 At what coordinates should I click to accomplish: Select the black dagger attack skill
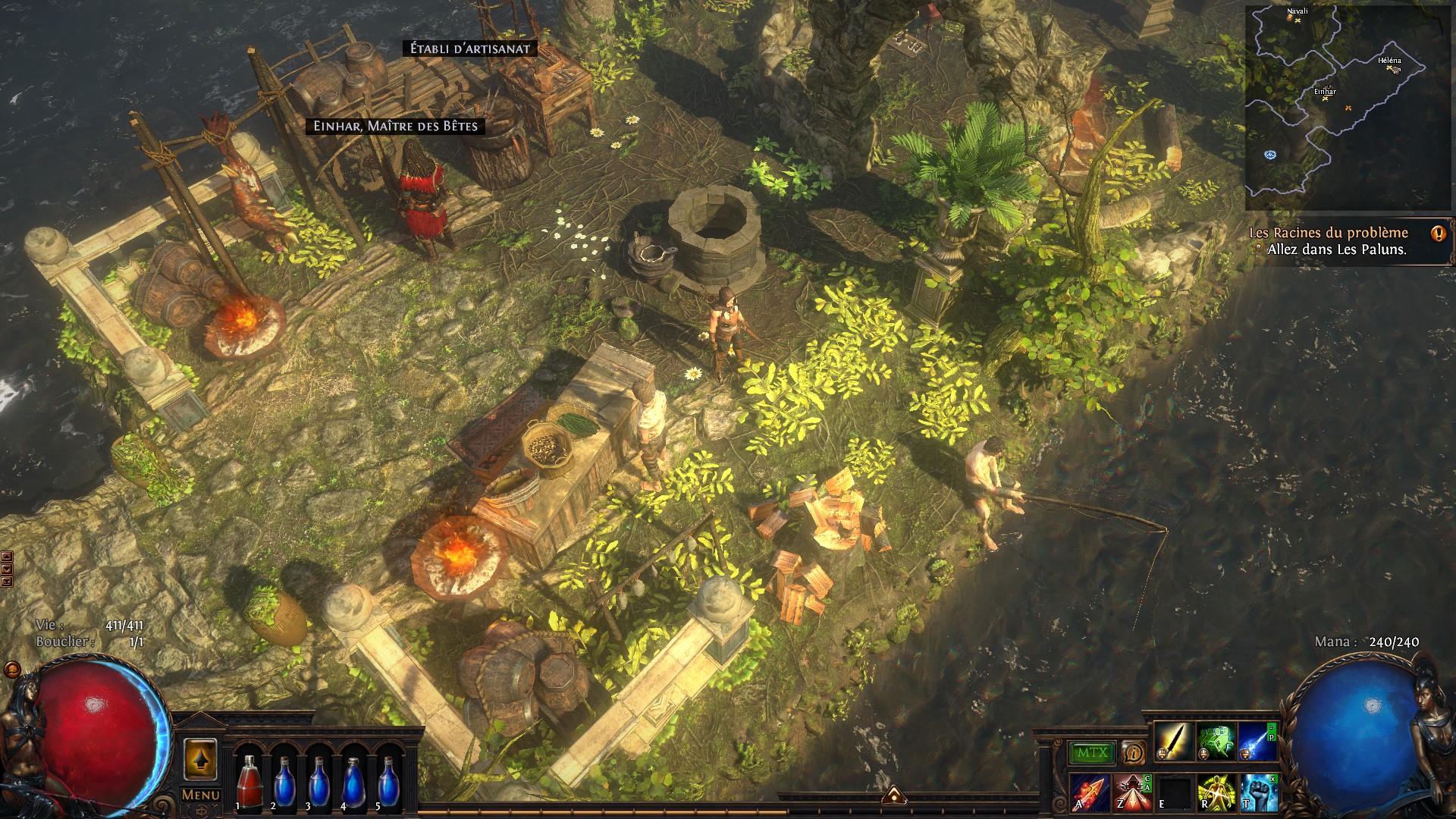click(1174, 741)
